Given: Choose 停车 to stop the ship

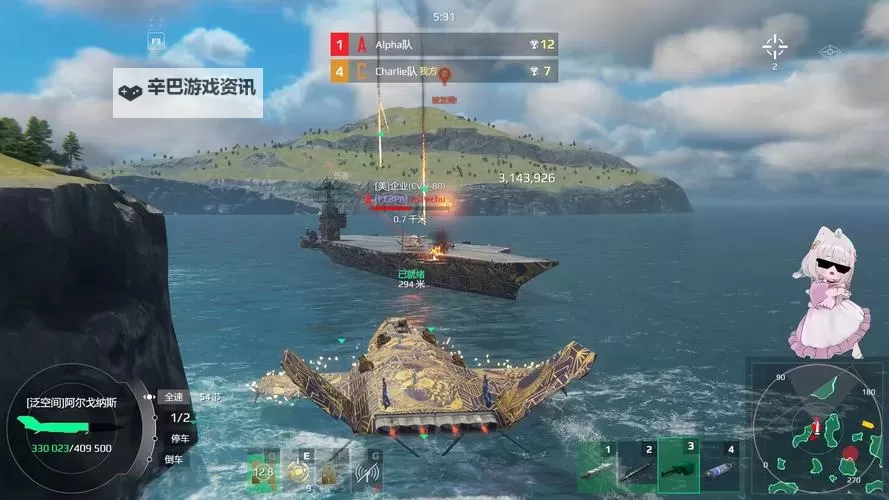Looking at the screenshot, I should pos(182,438).
